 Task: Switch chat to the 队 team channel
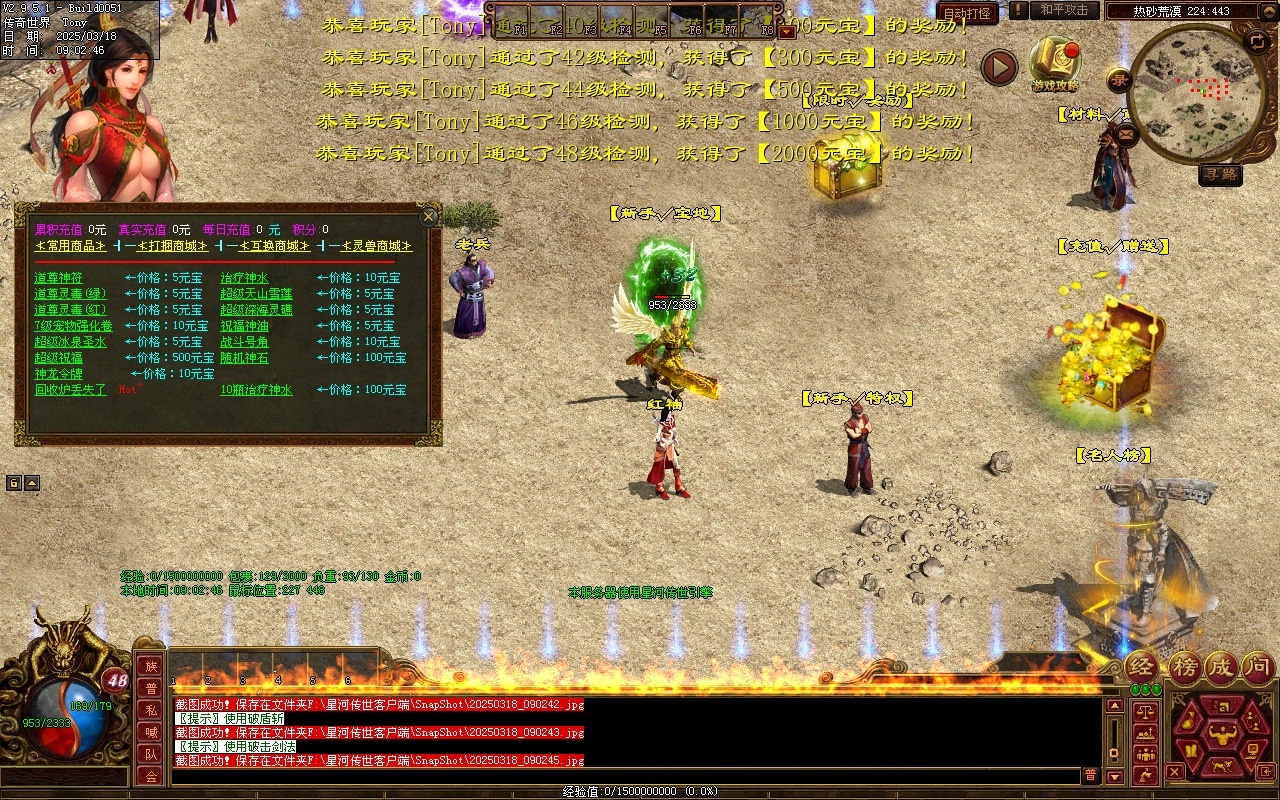tap(150, 754)
